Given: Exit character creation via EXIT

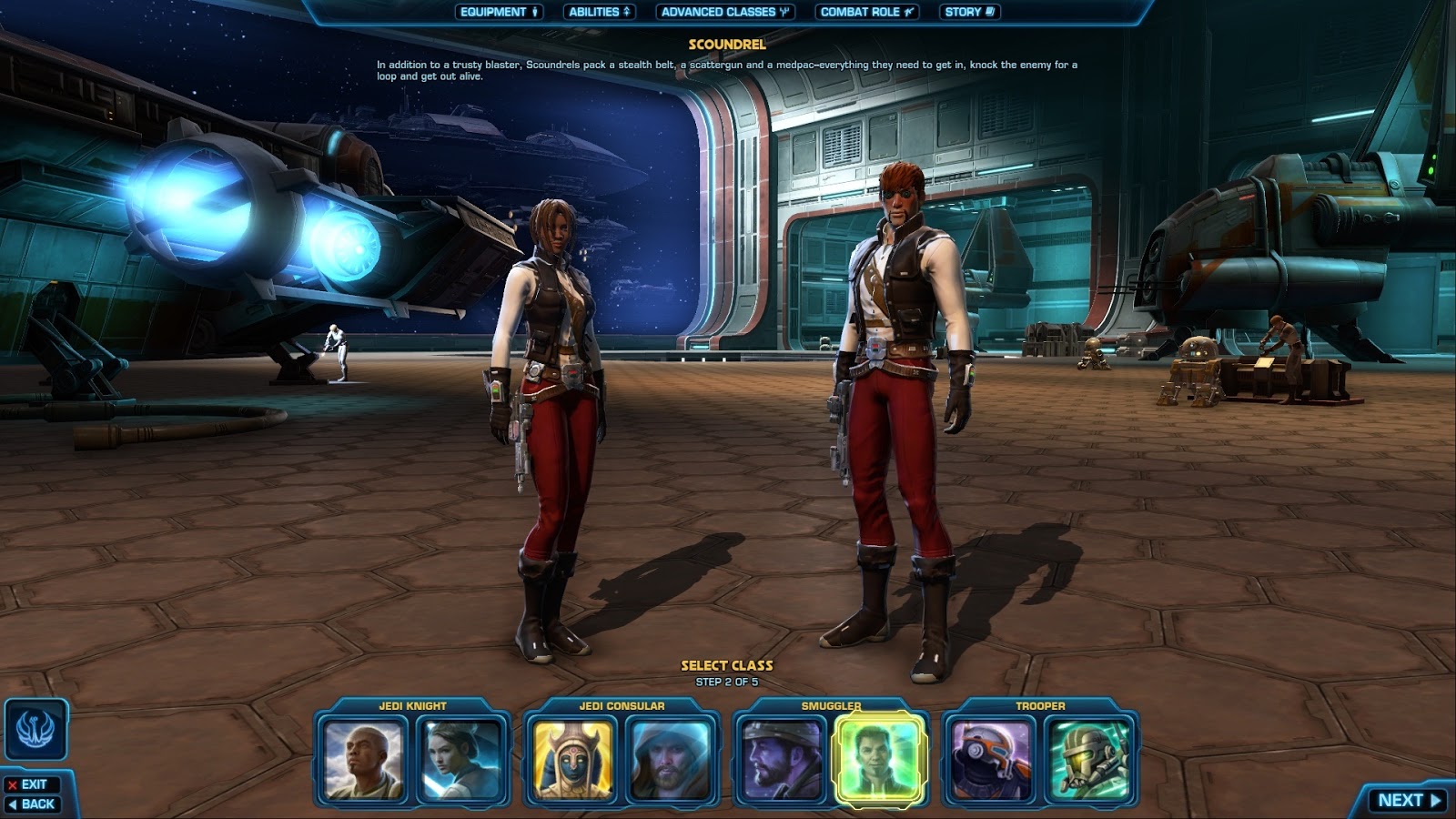Looking at the screenshot, I should pos(30,784).
